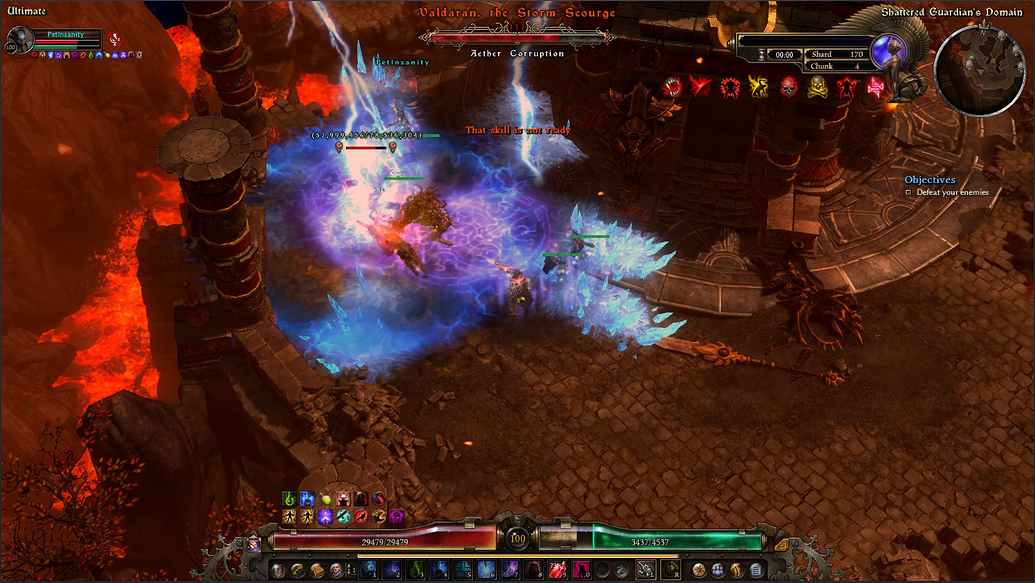Activate the skill in hotbar slot 1

pyautogui.click(x=368, y=570)
